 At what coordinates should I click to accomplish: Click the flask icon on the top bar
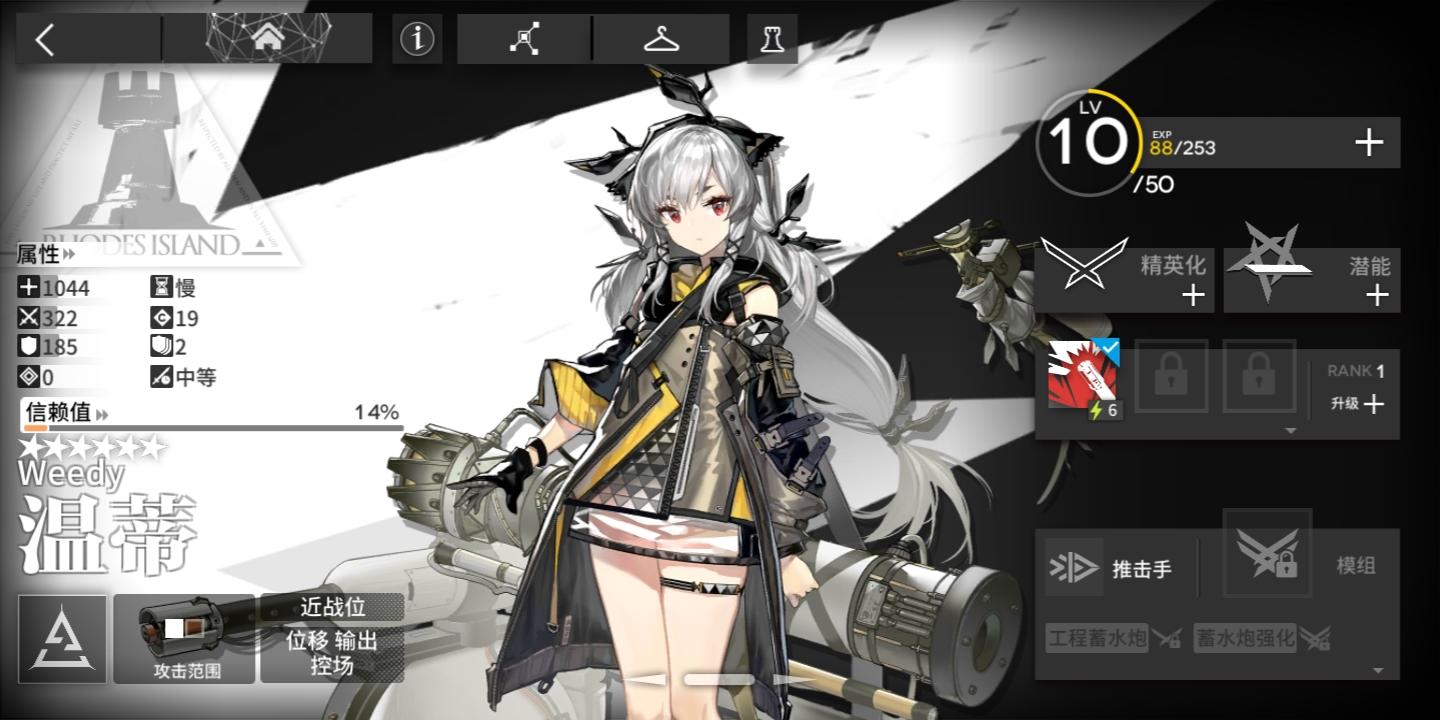(x=771, y=38)
